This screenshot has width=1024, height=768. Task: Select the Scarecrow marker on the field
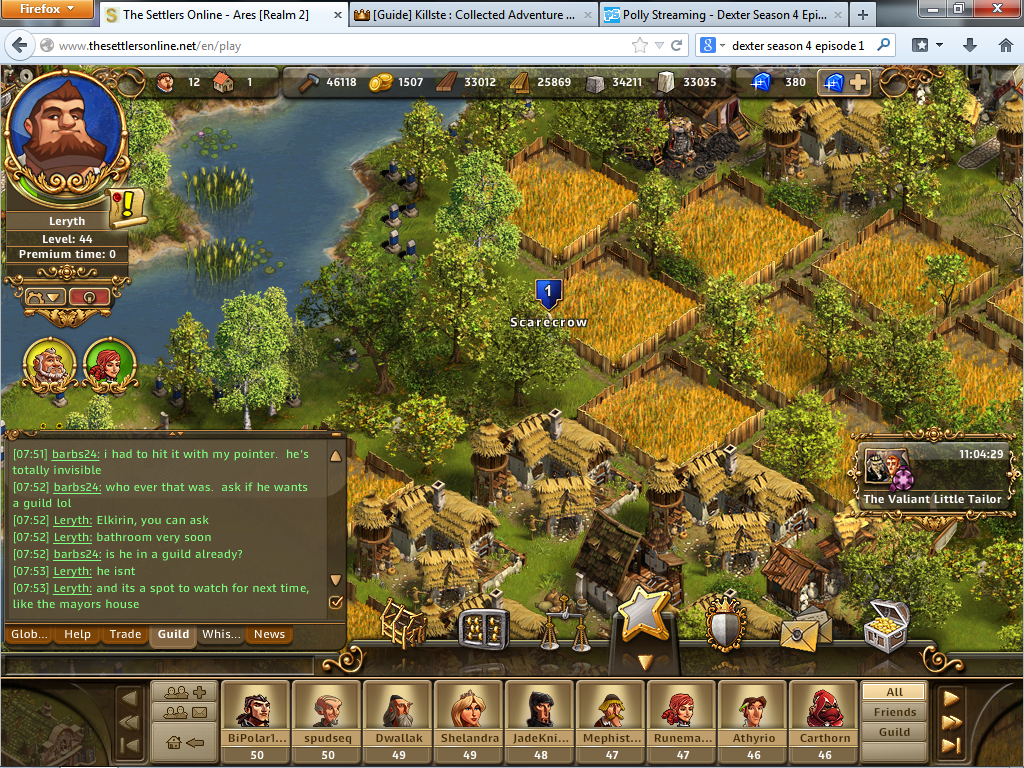tap(548, 294)
